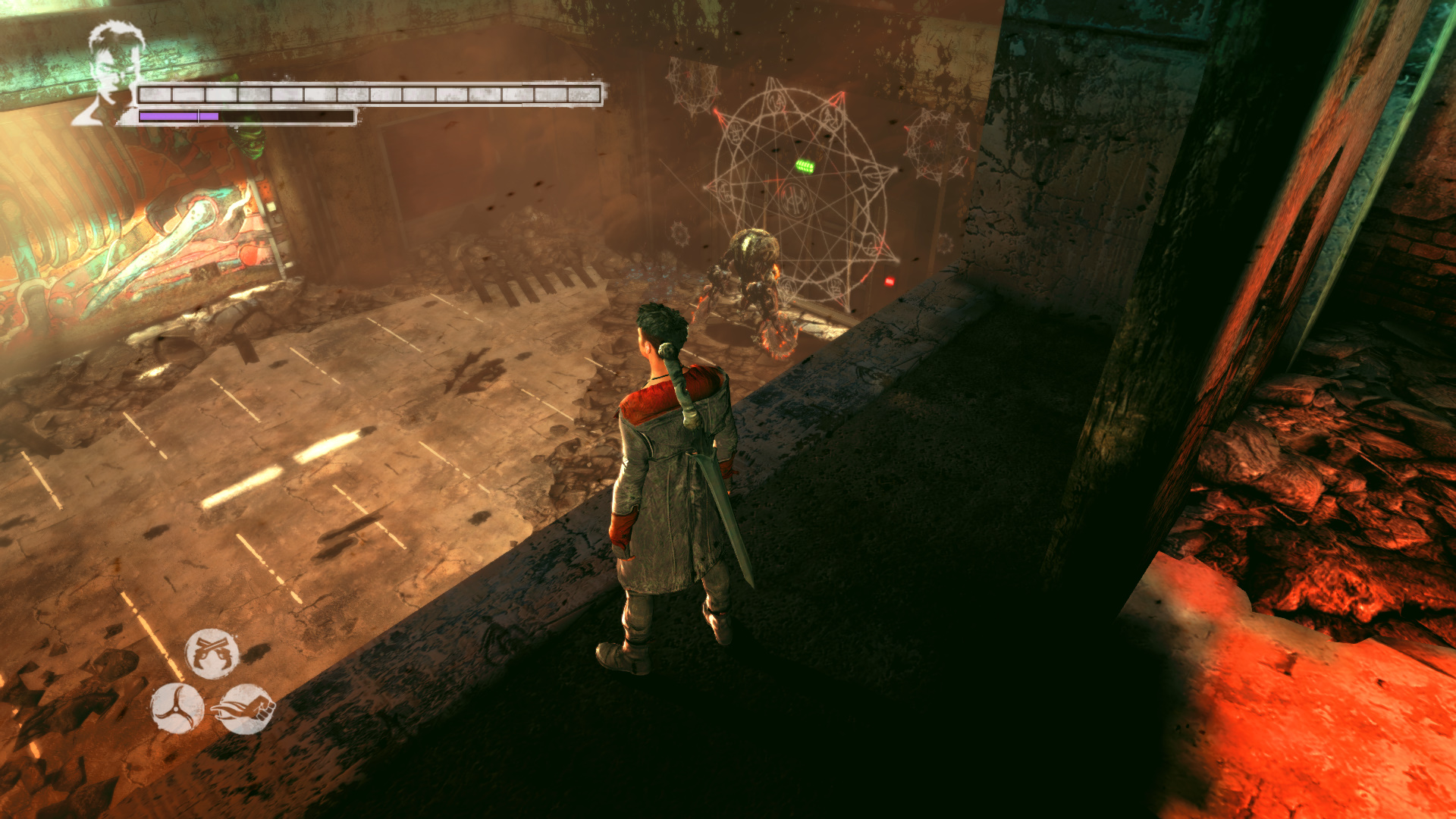Activate the flaming fist gauntlet weapon icon

[246, 709]
